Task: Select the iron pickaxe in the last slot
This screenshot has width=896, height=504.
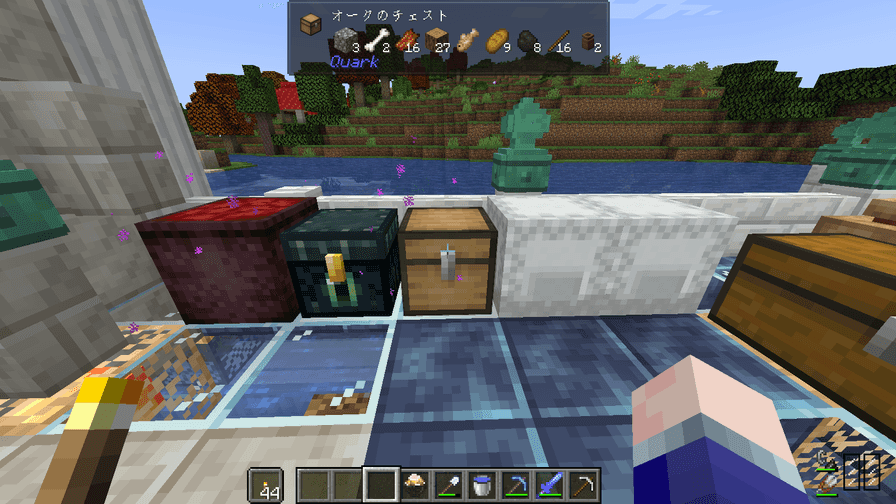Action: (x=583, y=484)
